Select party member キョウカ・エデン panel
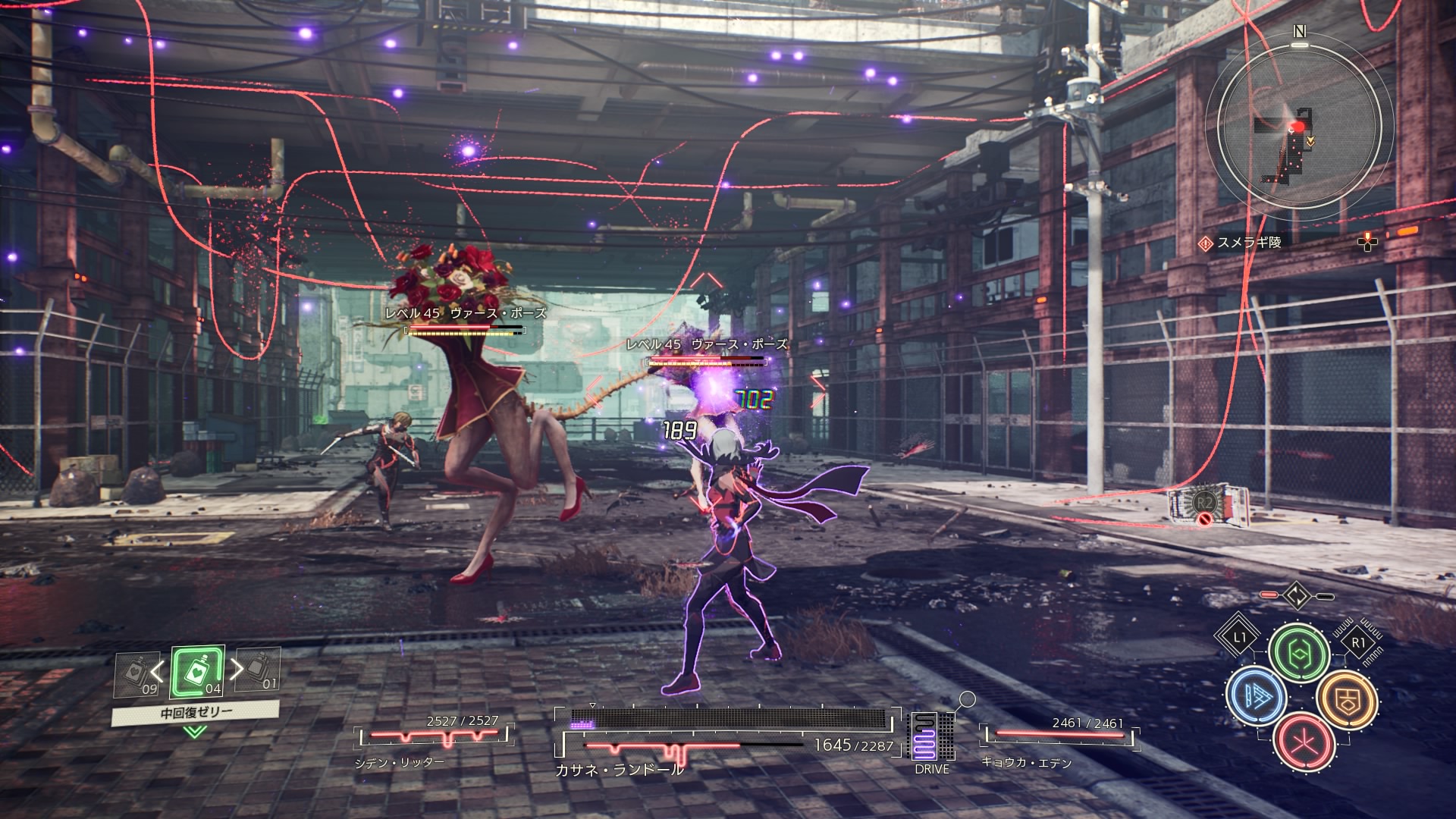The height and width of the screenshot is (819, 1456). pyautogui.click(x=1059, y=738)
